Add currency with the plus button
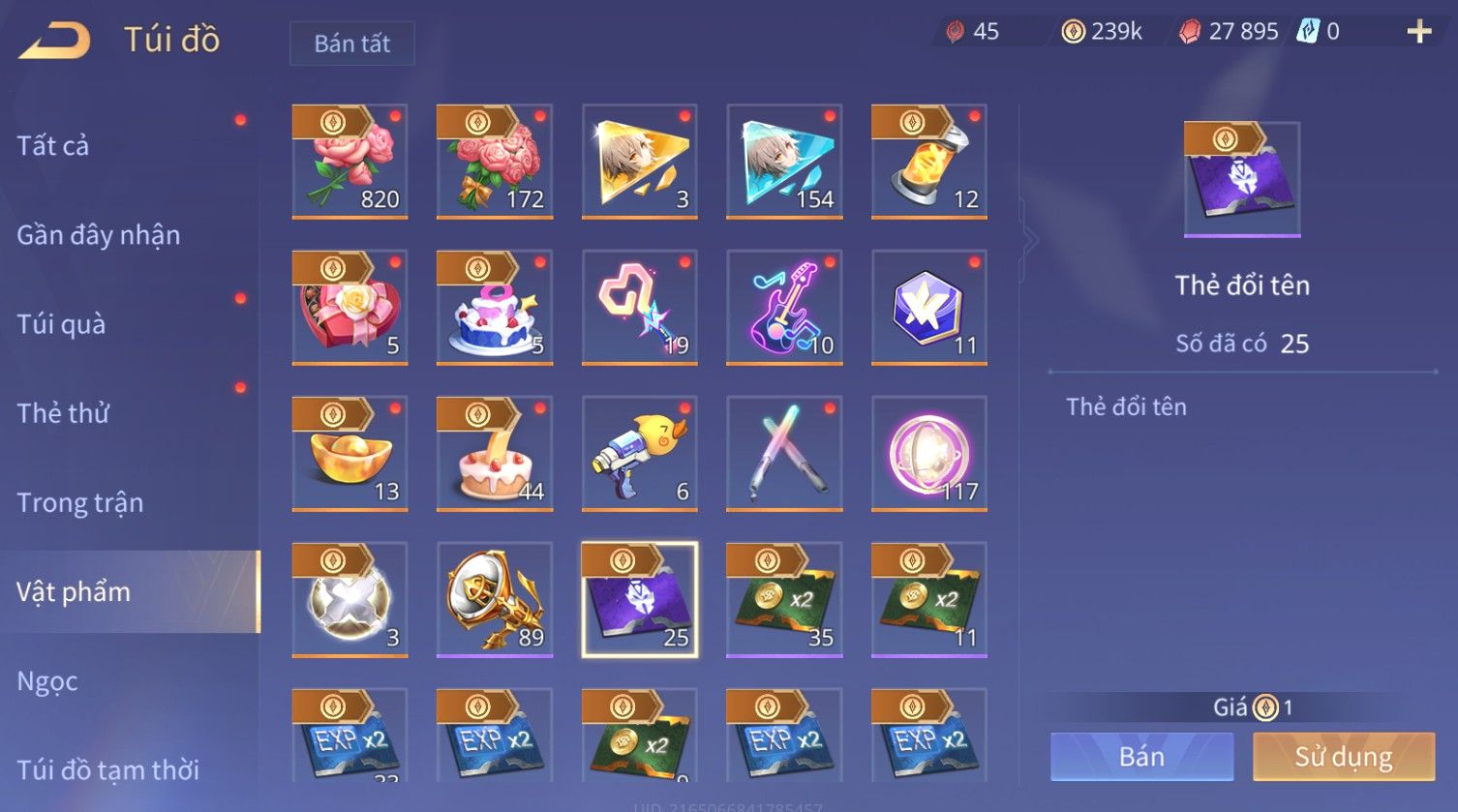The height and width of the screenshot is (812, 1458). 1418,32
